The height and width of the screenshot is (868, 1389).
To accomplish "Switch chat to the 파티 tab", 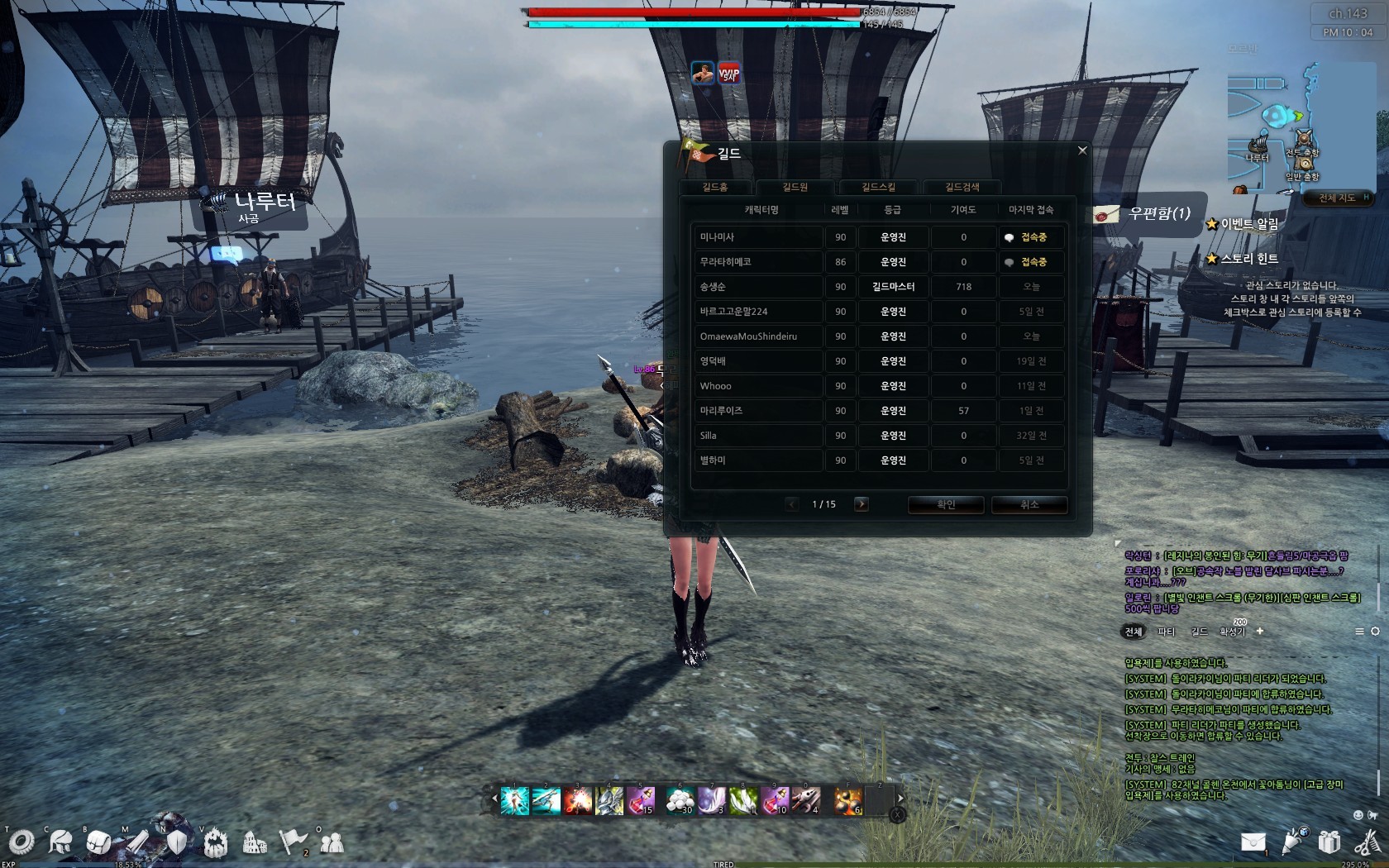I will click(x=1166, y=632).
